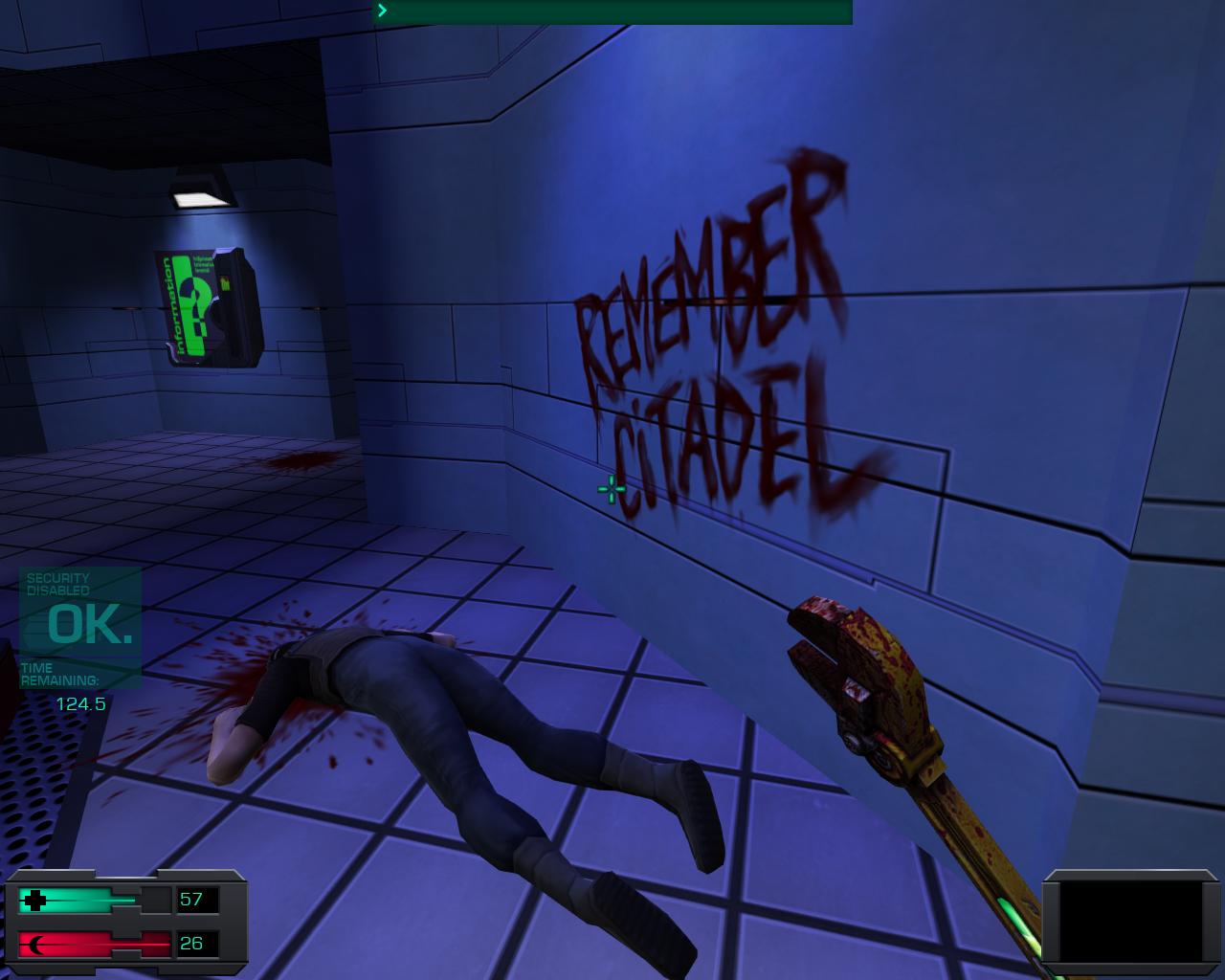Select the health cross icon on the HUD
The width and height of the screenshot is (1225, 980).
tap(36, 900)
